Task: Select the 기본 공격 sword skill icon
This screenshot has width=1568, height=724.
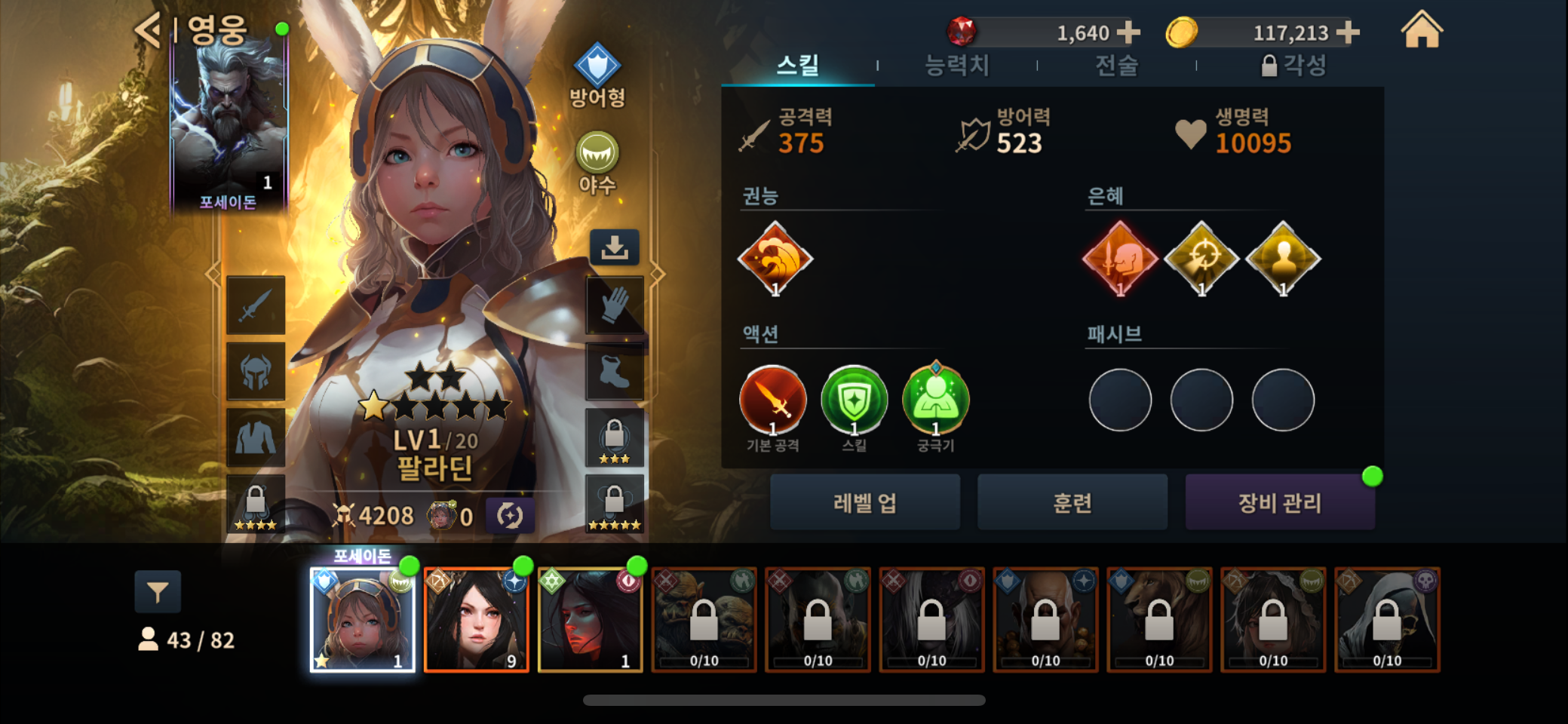Action: [773, 400]
